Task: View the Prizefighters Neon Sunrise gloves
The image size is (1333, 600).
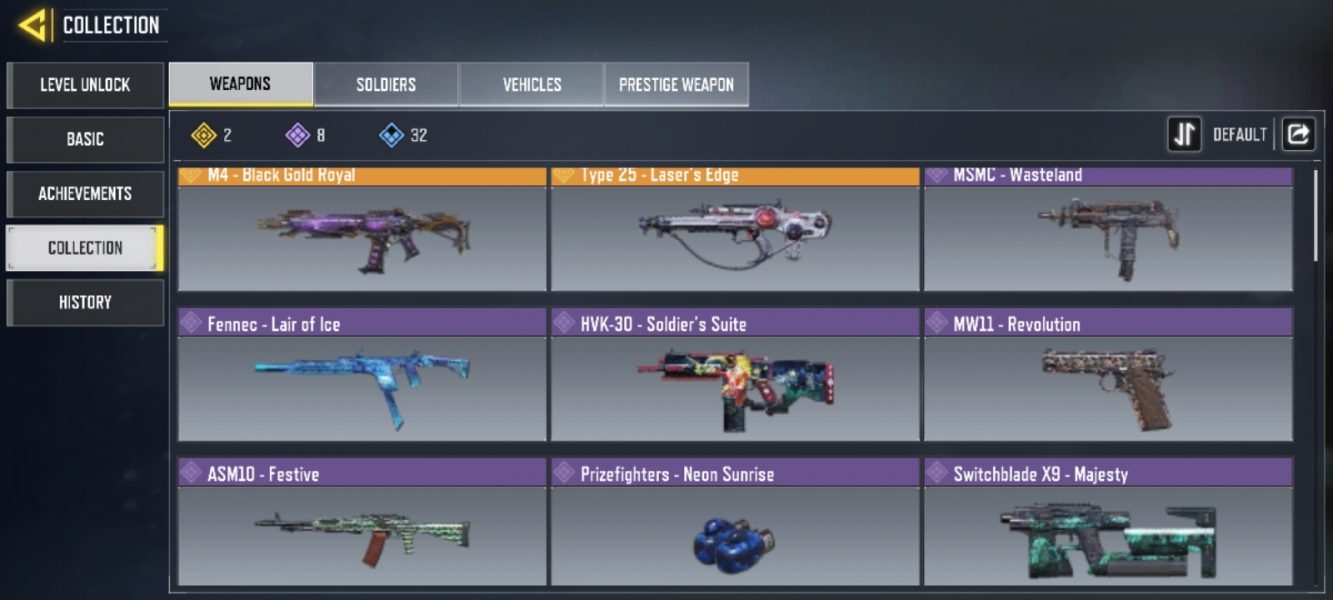Action: tap(735, 525)
